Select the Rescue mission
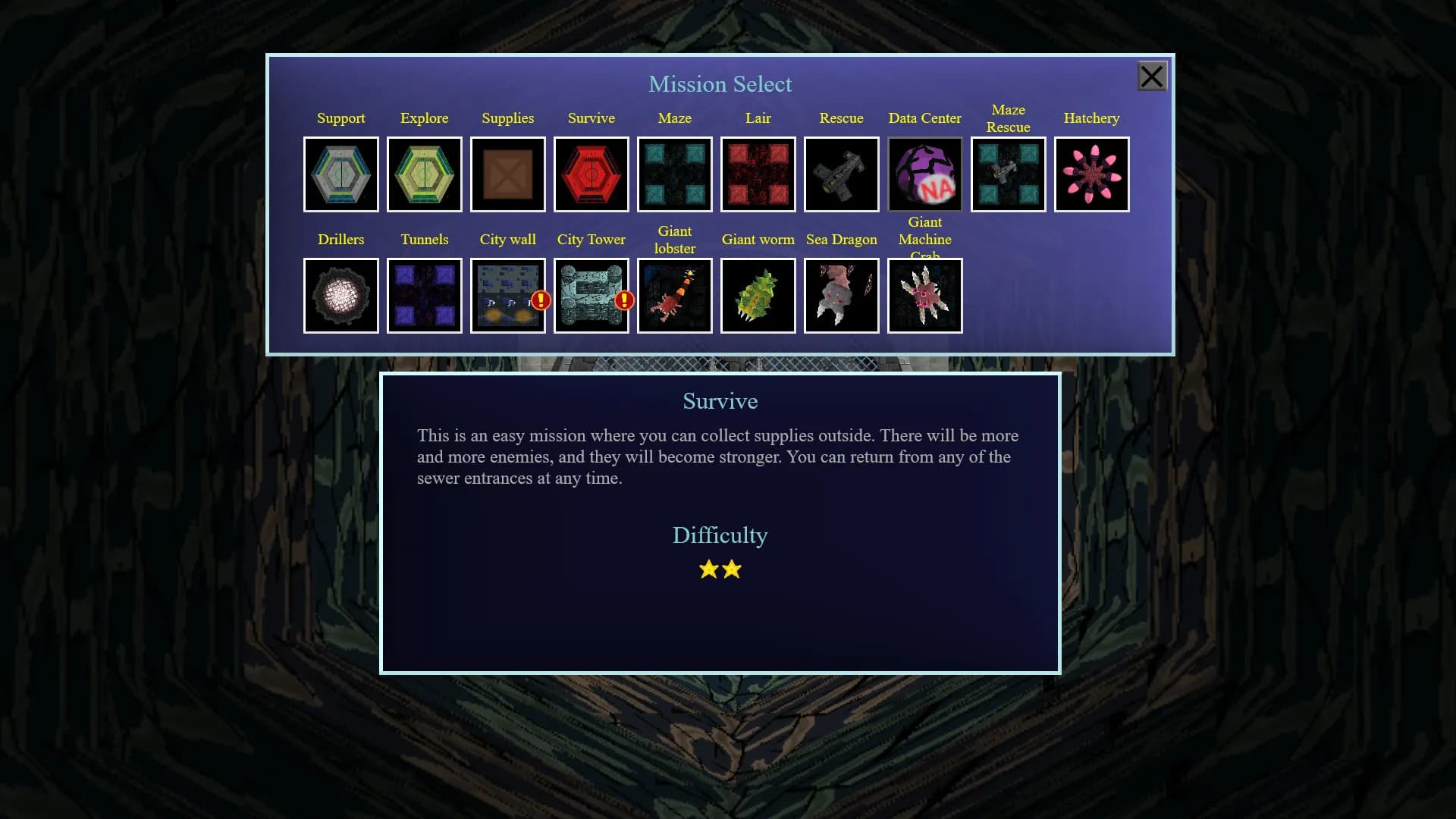The image size is (1456, 819). point(842,174)
